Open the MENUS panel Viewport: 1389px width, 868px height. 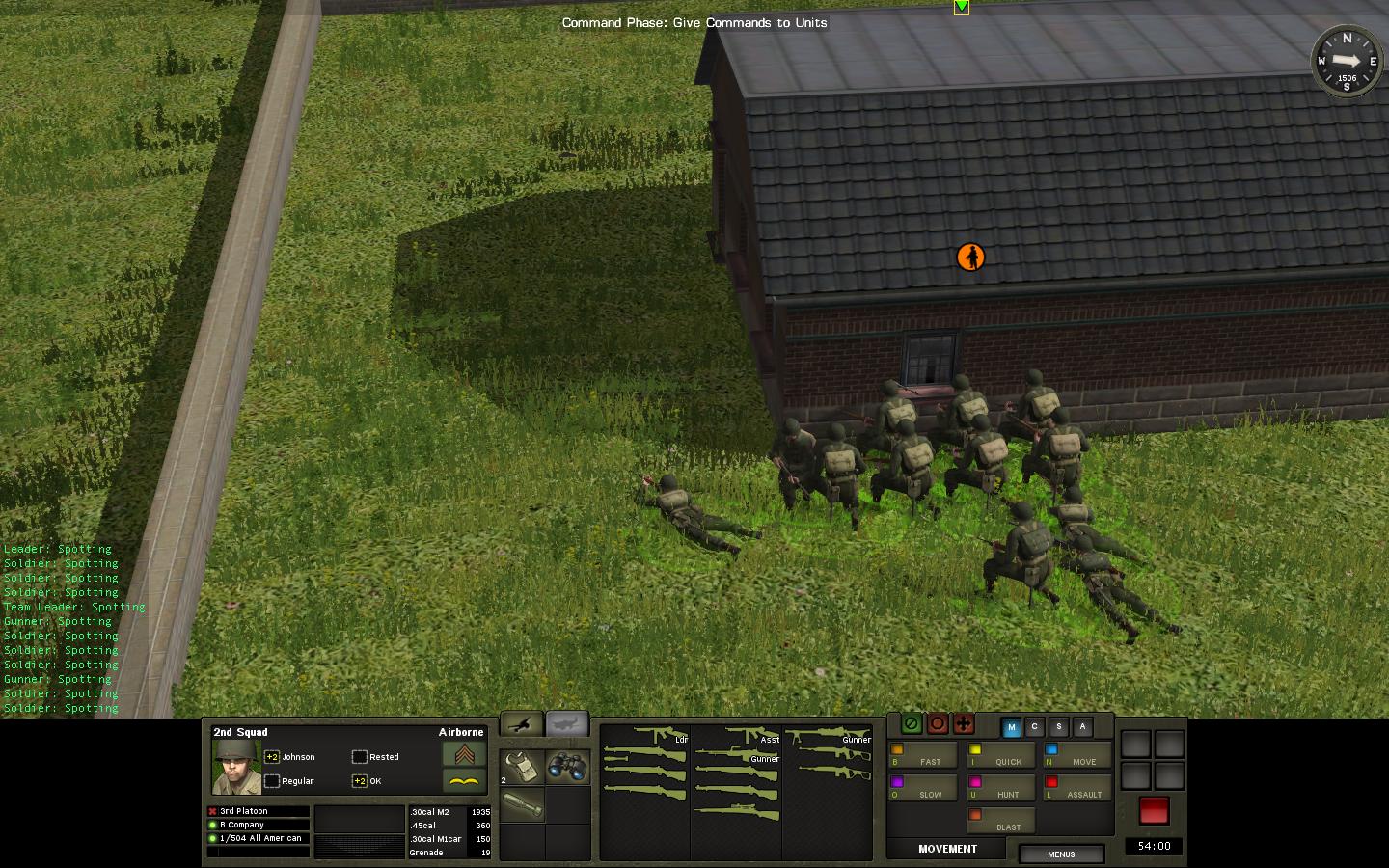tap(1061, 854)
